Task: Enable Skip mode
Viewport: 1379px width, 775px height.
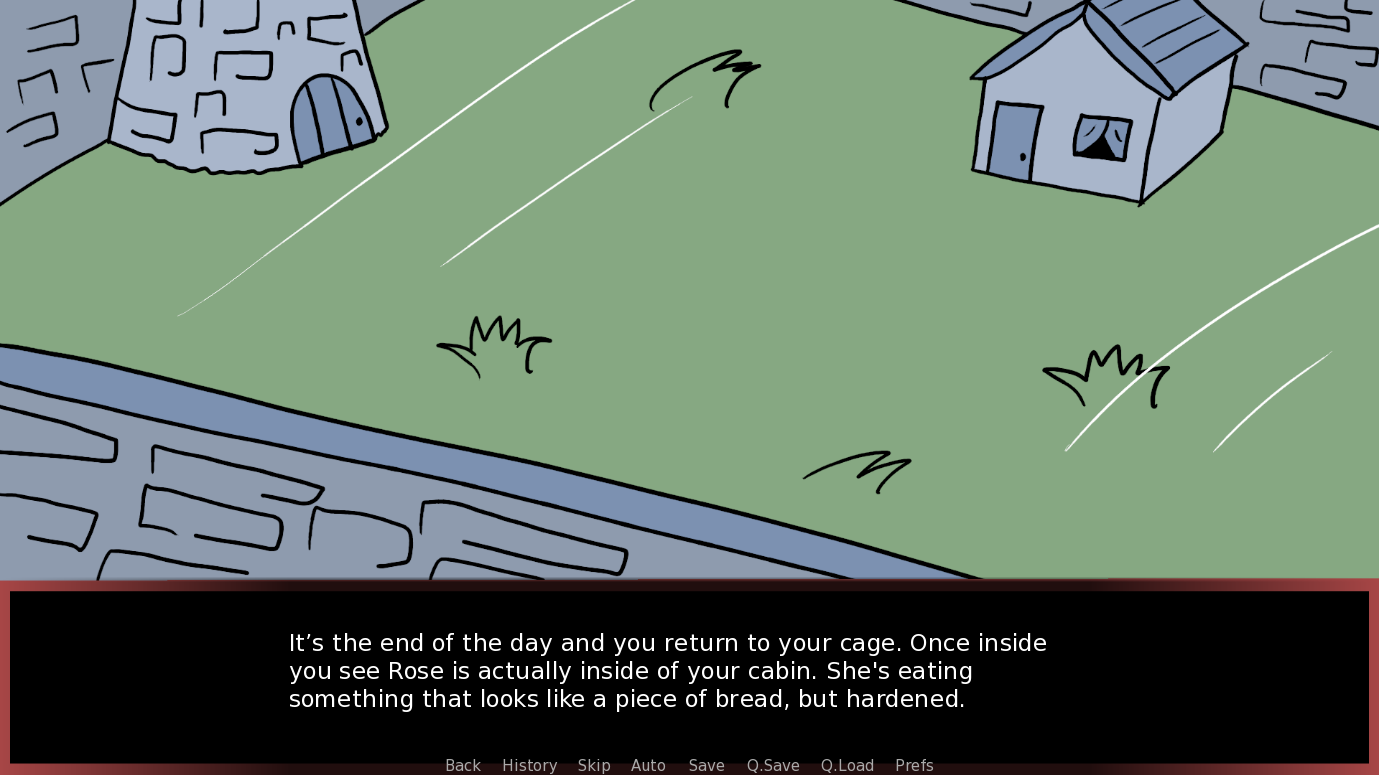Action: pos(594,765)
